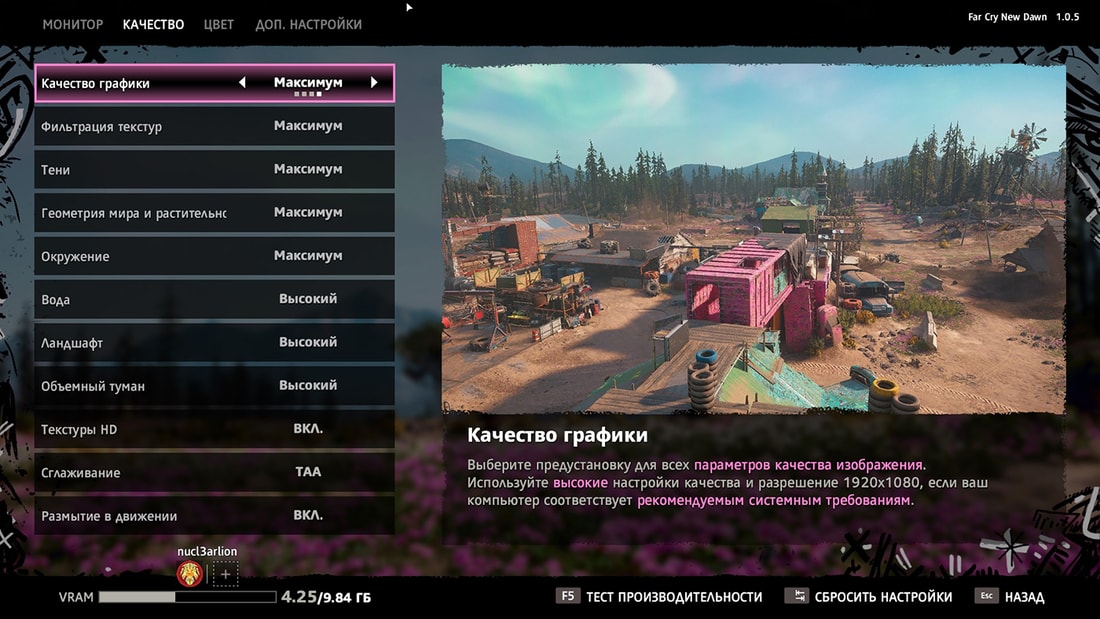Click the right arrow for Качество графики
This screenshot has width=1100, height=619.
pos(374,83)
